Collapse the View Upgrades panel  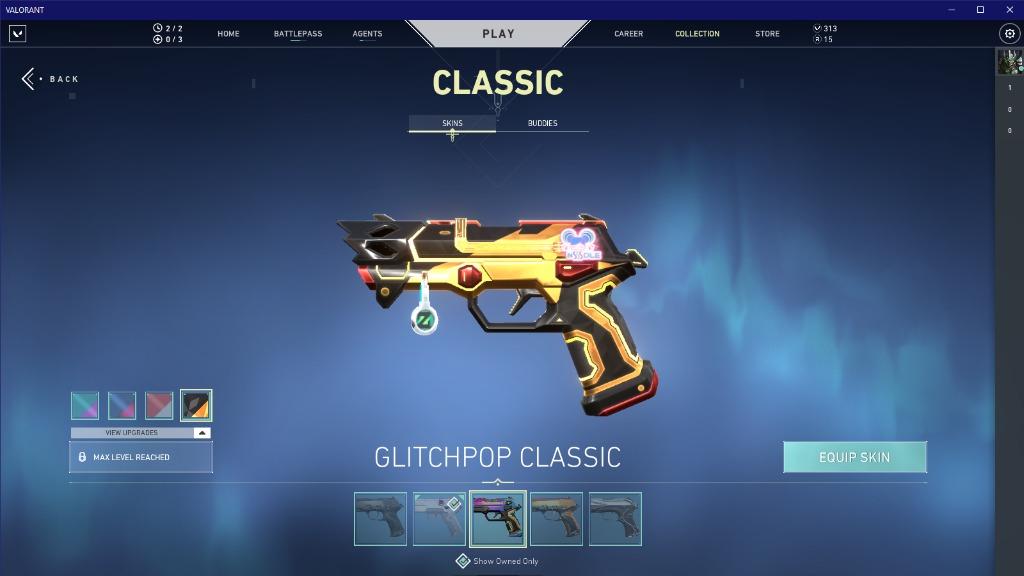point(202,433)
